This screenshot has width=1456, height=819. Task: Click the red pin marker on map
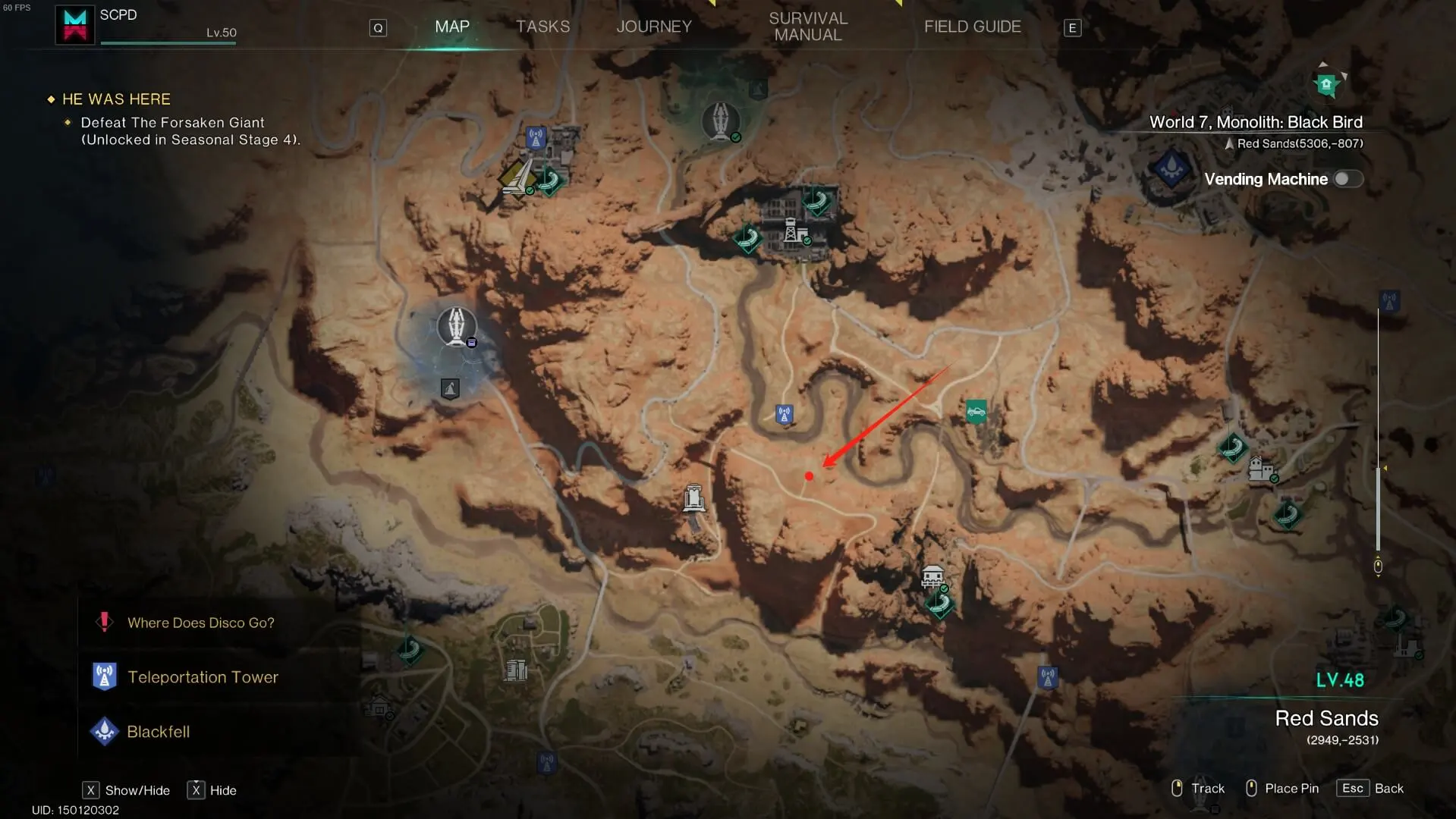(809, 476)
